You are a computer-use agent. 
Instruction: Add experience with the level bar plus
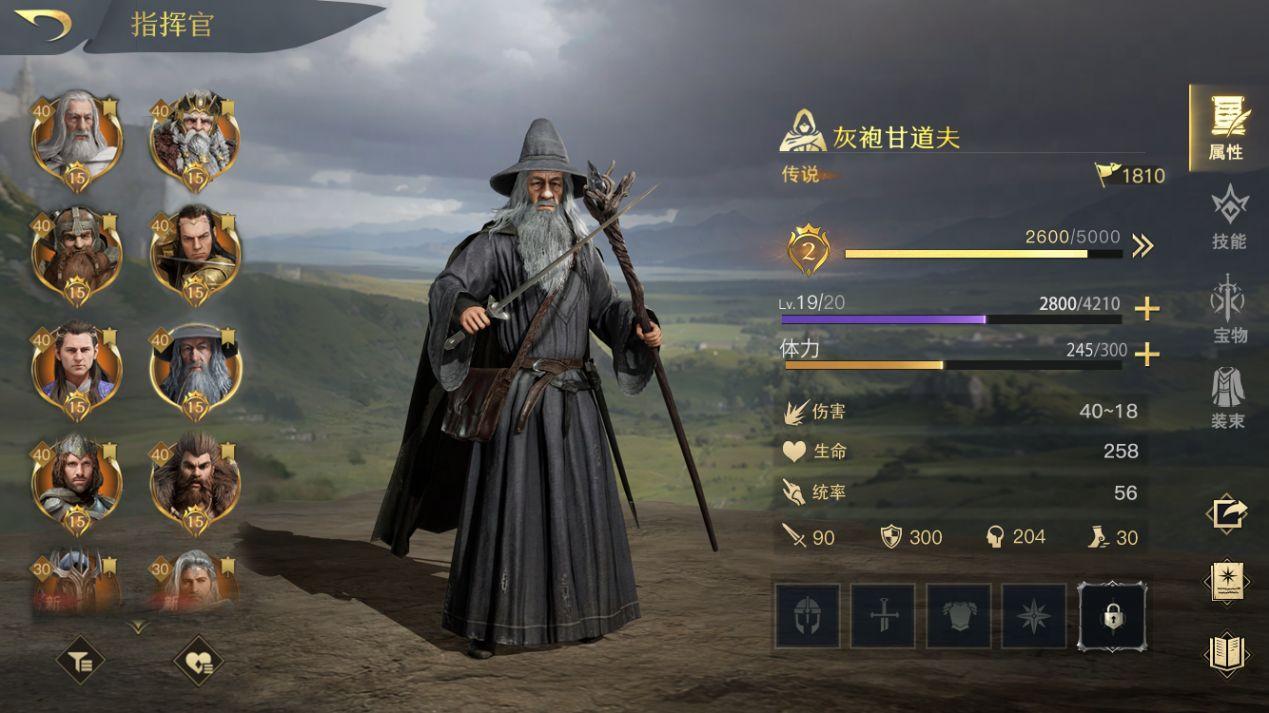1147,309
